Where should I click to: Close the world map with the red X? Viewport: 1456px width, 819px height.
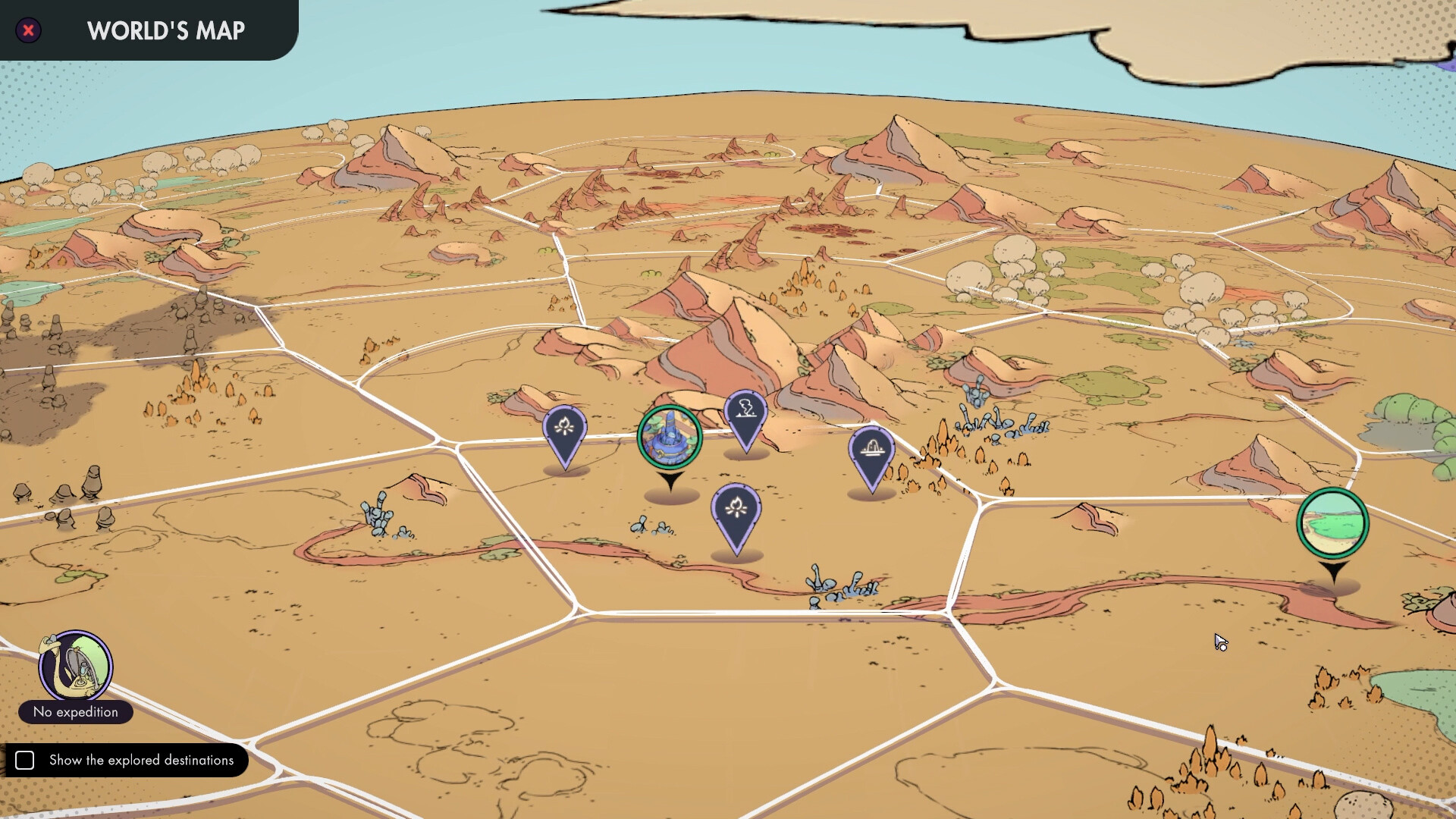28,30
